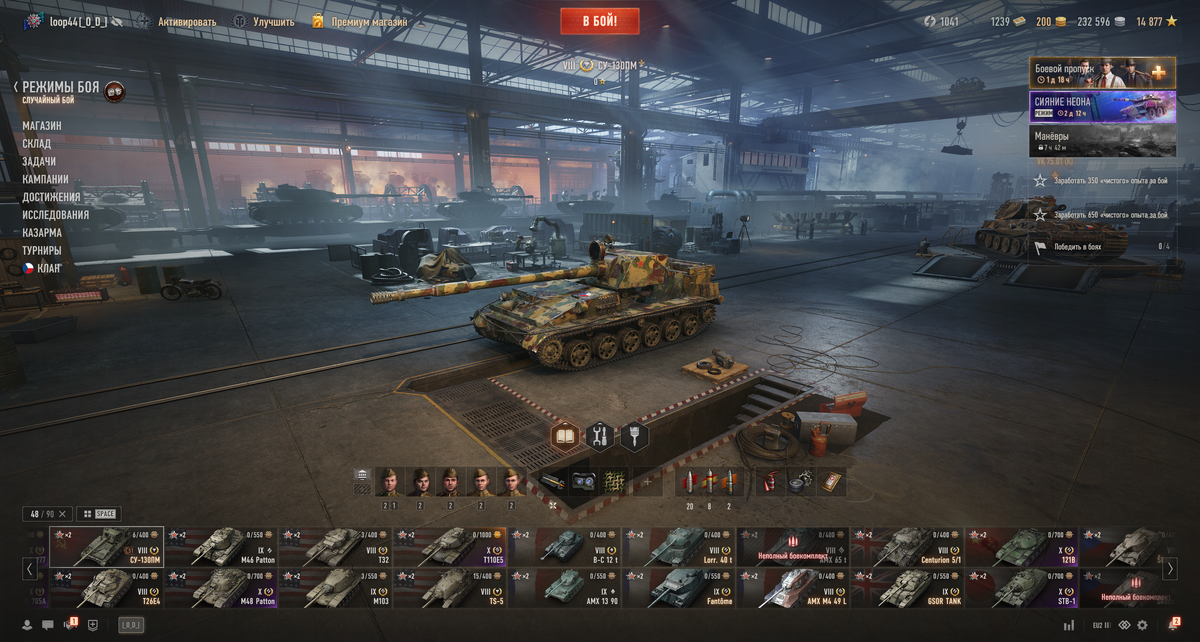Image resolution: width=1200 pixels, height=642 pixels.
Task: Open the settings gear in the bottom bar
Action: tap(1142, 625)
